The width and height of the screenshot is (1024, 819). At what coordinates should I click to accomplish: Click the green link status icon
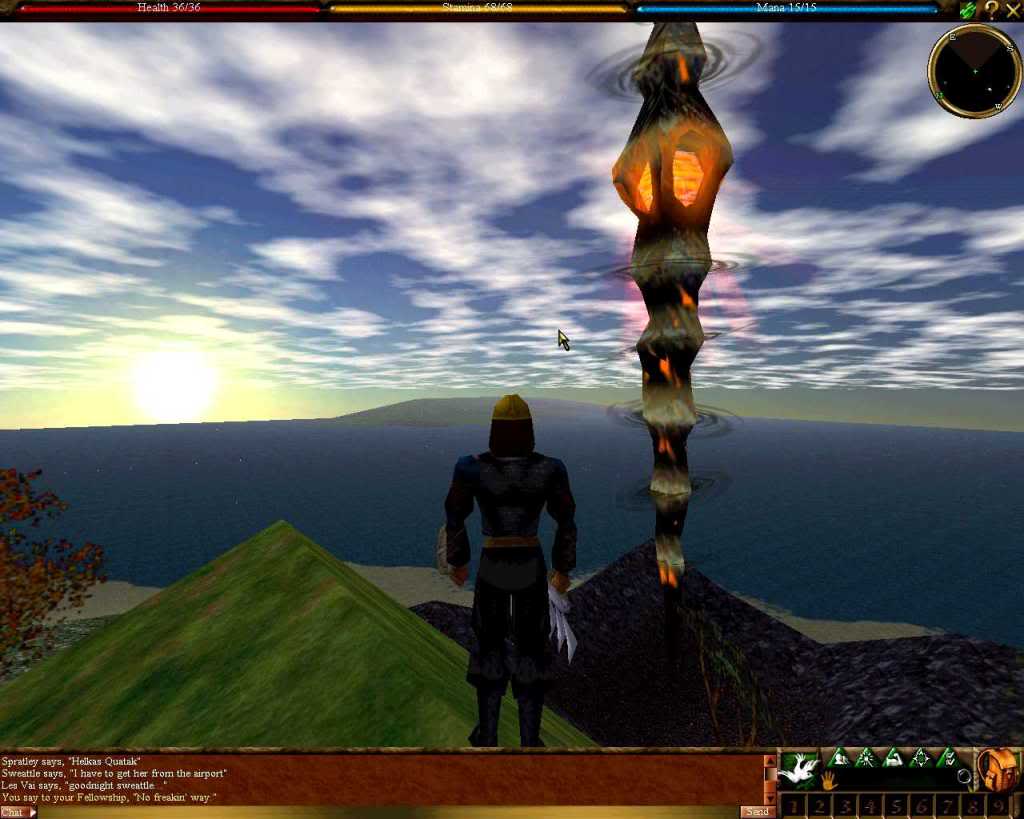pos(968,11)
